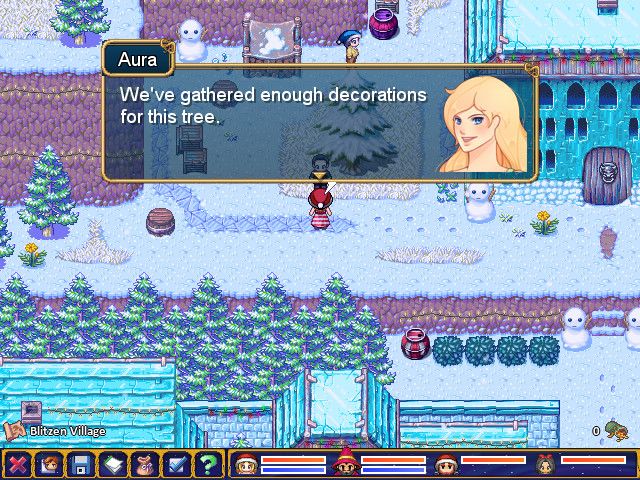
Task: Select the brown-haired Santa-hat party portrait
Action: (x=445, y=464)
